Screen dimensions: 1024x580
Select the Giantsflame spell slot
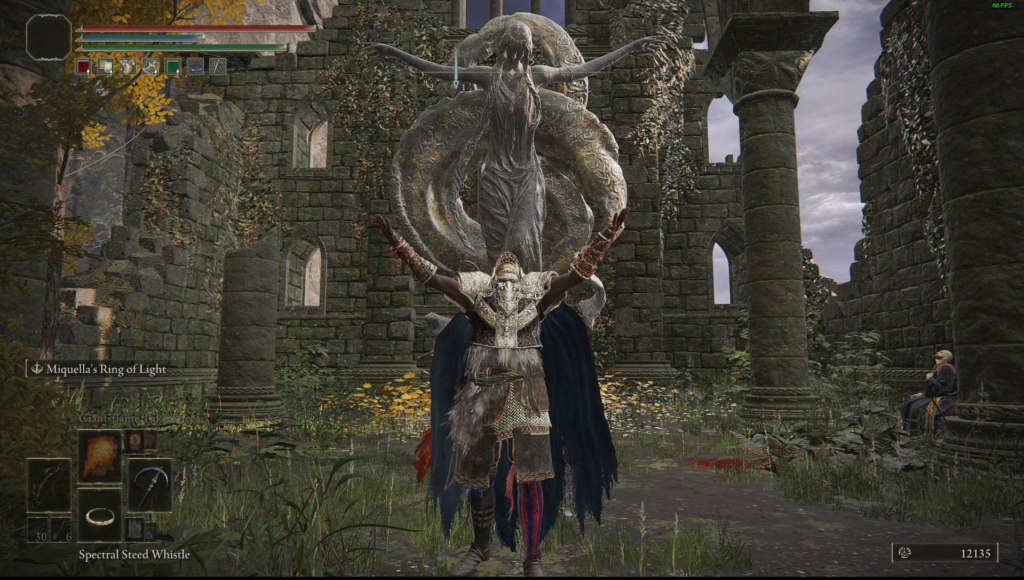tap(100, 456)
